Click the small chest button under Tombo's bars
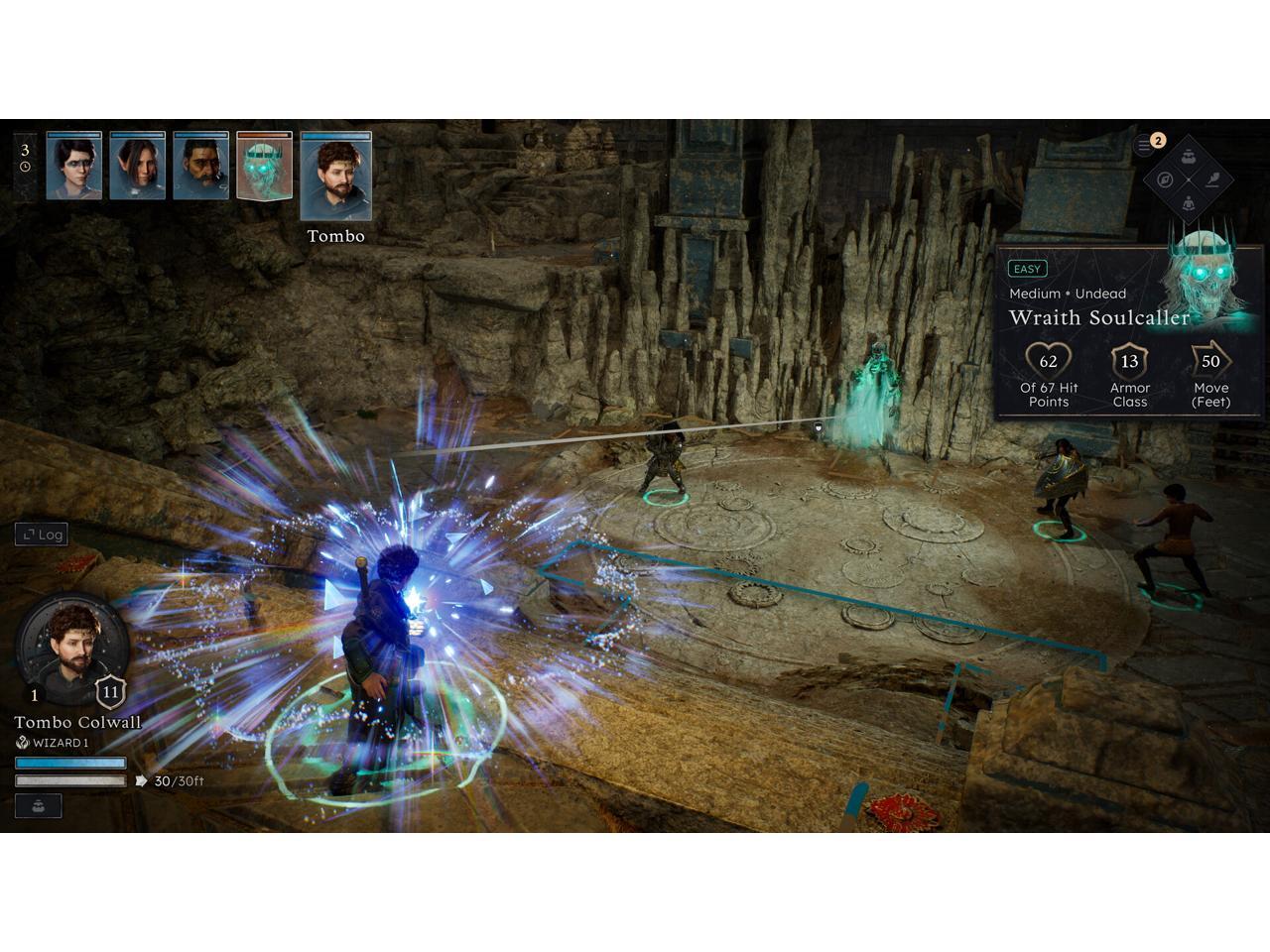Viewport: 1270px width, 952px height. (x=38, y=805)
